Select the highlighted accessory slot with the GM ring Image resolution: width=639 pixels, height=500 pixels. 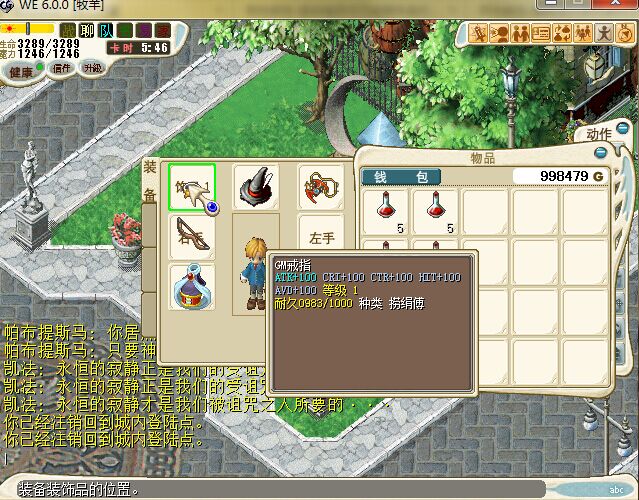192,186
